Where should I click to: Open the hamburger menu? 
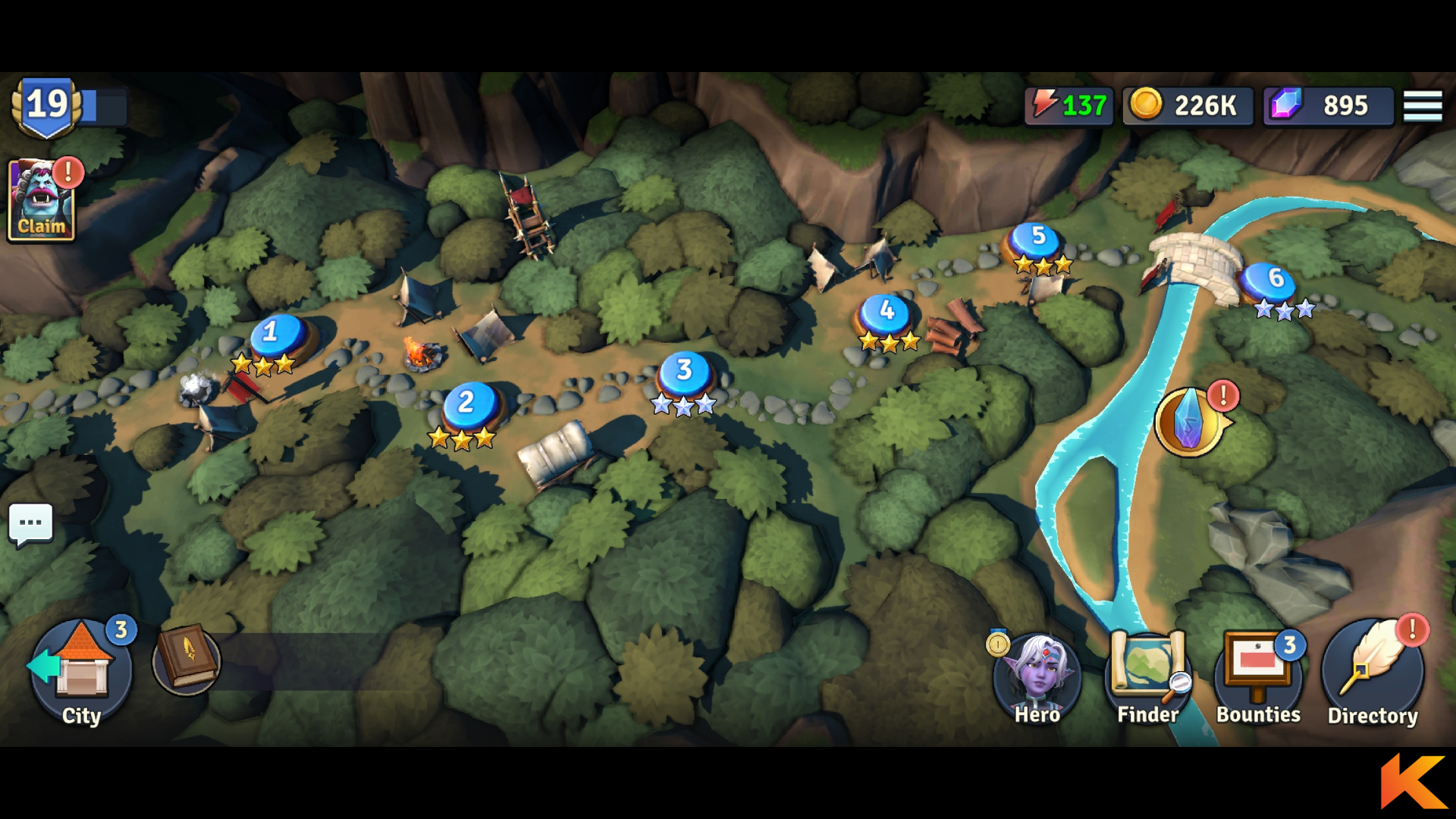click(x=1422, y=105)
